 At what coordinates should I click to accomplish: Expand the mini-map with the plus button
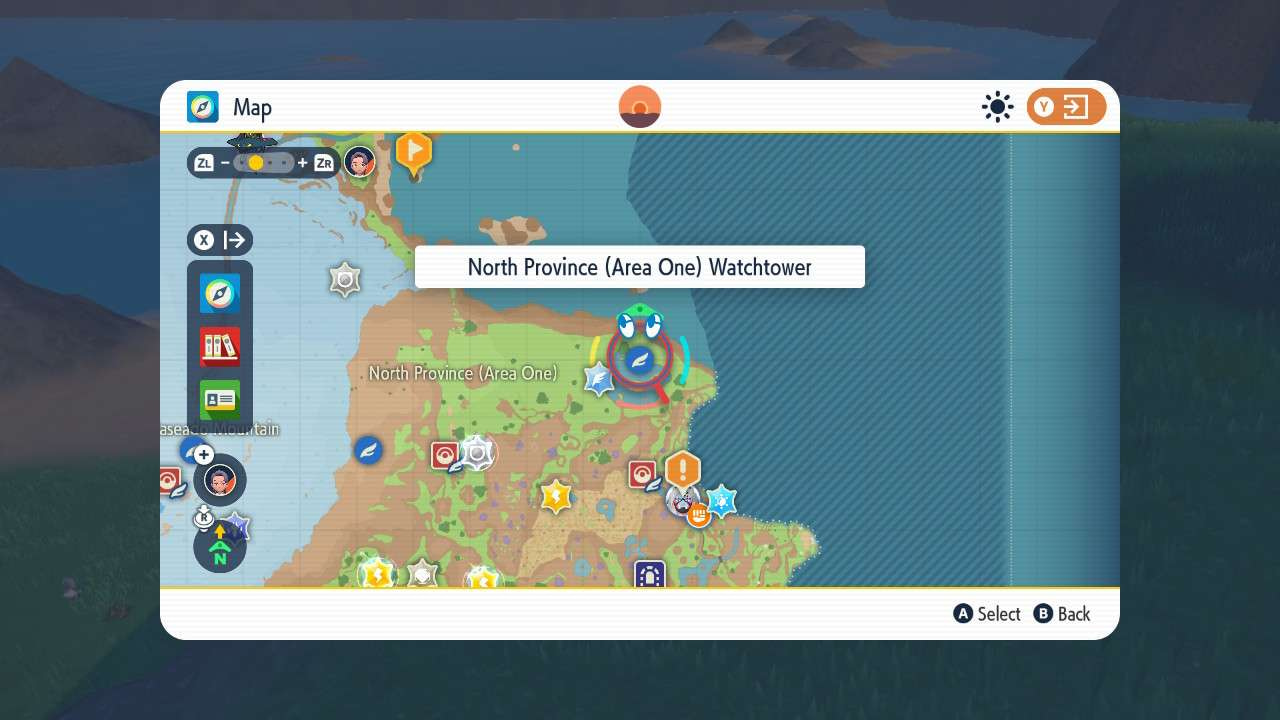[x=204, y=454]
